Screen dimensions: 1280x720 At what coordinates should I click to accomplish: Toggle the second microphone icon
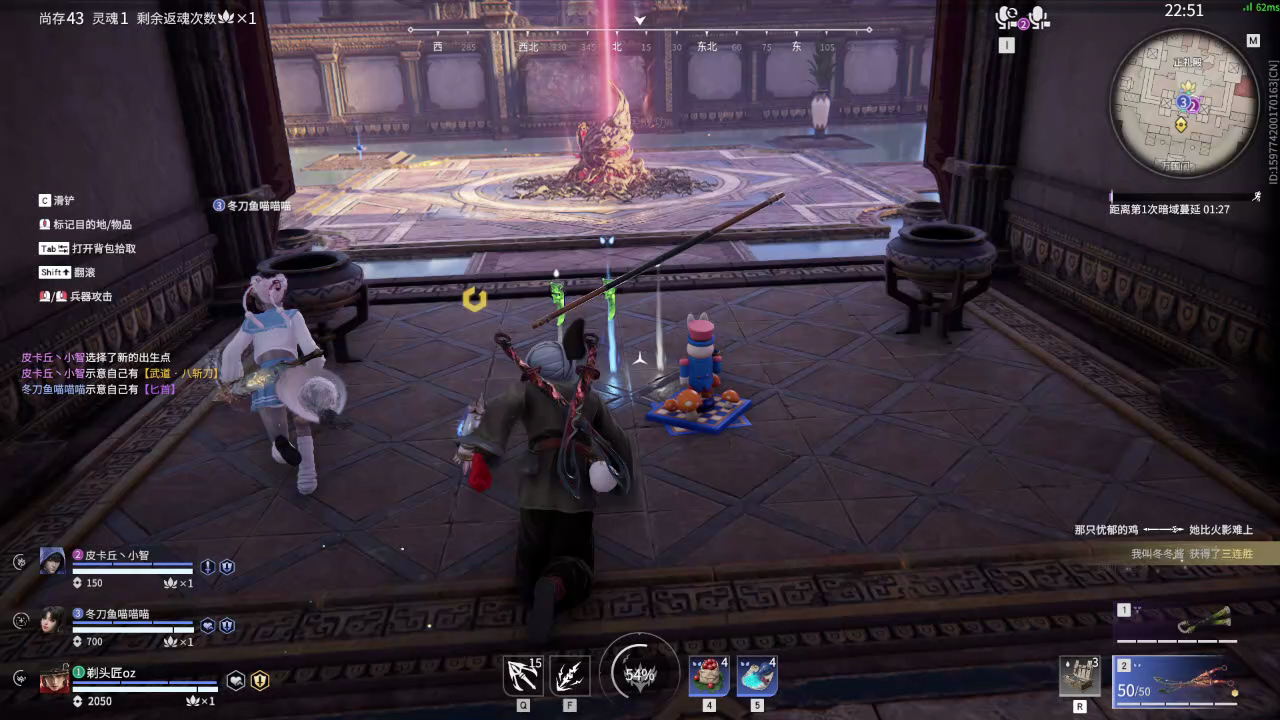(x=1038, y=17)
